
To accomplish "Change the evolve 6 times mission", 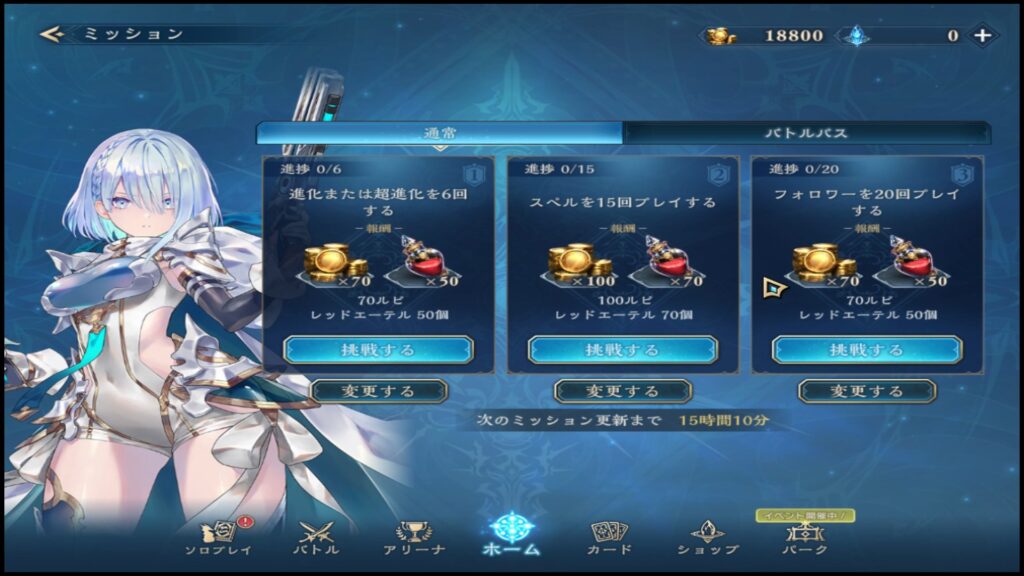I will (x=378, y=391).
